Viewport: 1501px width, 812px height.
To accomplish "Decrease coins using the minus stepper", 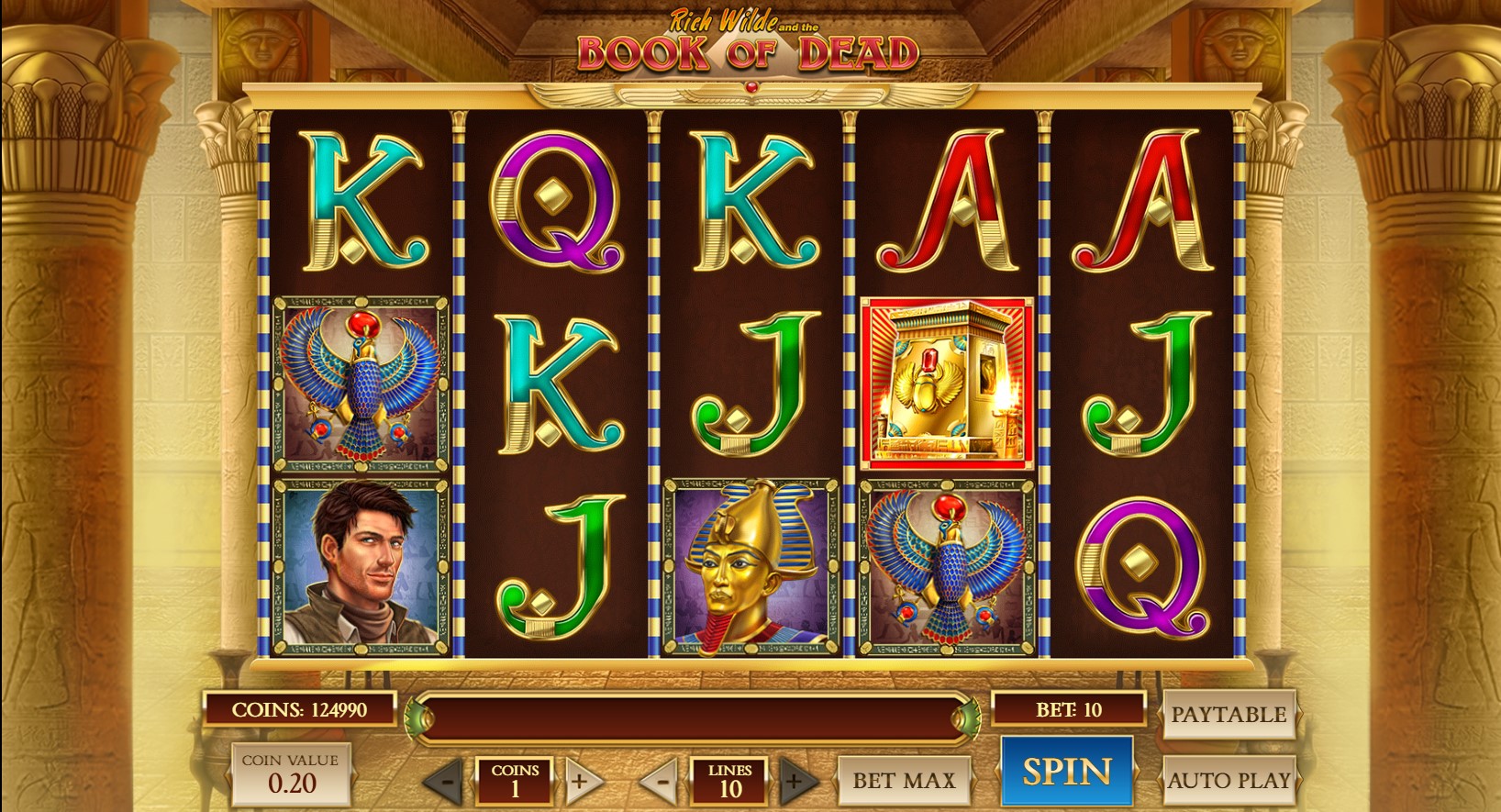I will [447, 782].
